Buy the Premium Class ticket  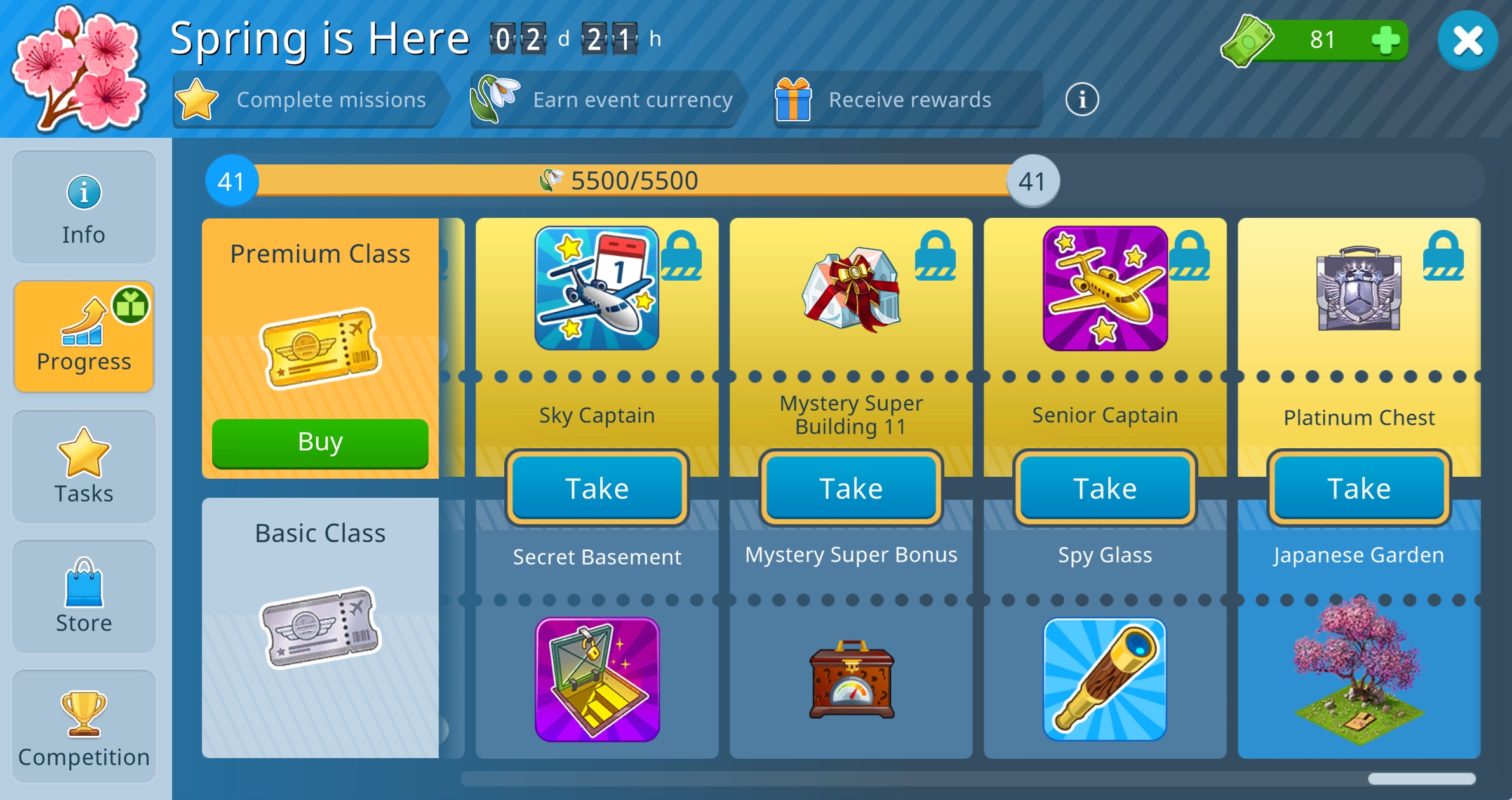coord(320,443)
